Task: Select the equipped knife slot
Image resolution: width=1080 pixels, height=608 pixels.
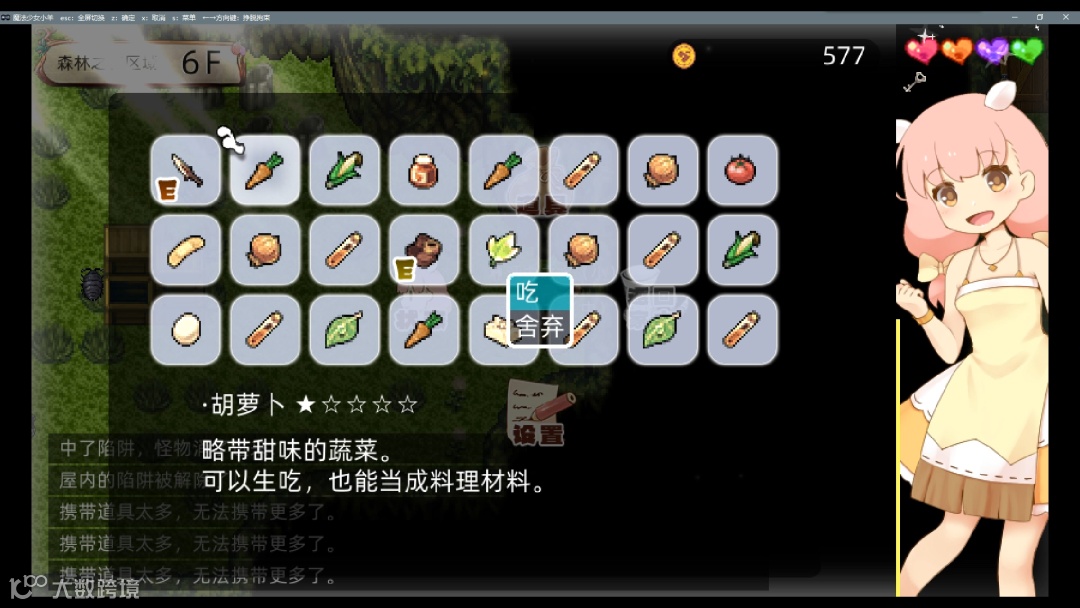Action: point(186,171)
